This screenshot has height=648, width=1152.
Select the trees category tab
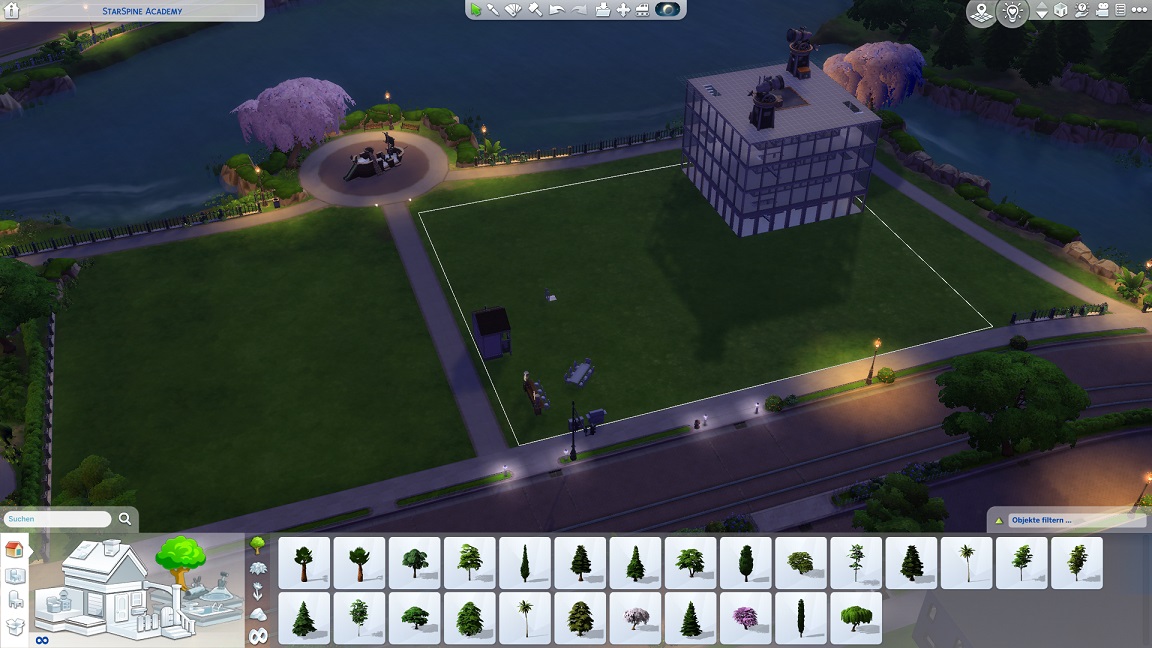tap(258, 546)
